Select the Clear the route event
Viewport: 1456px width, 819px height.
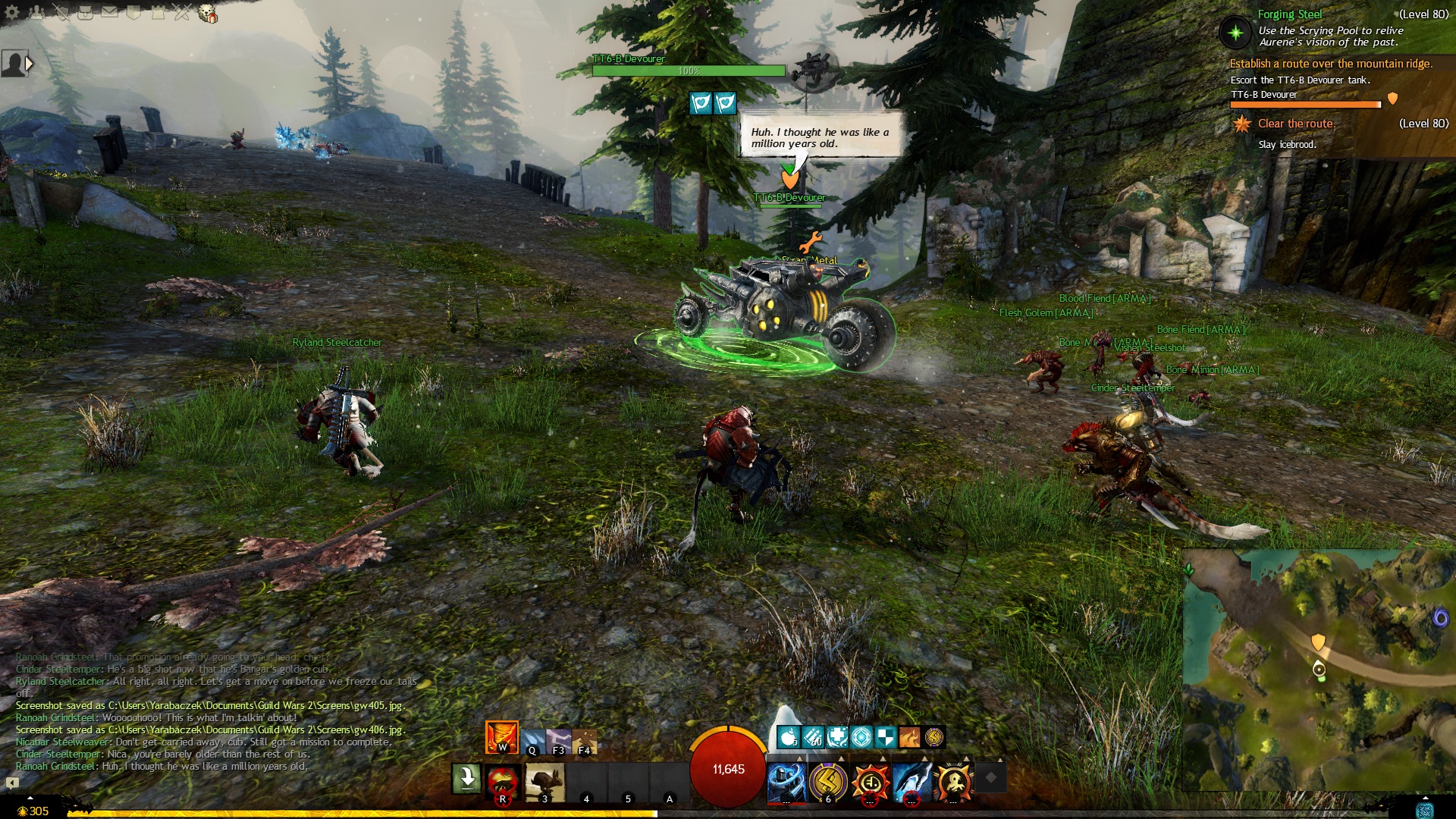[x=1295, y=124]
